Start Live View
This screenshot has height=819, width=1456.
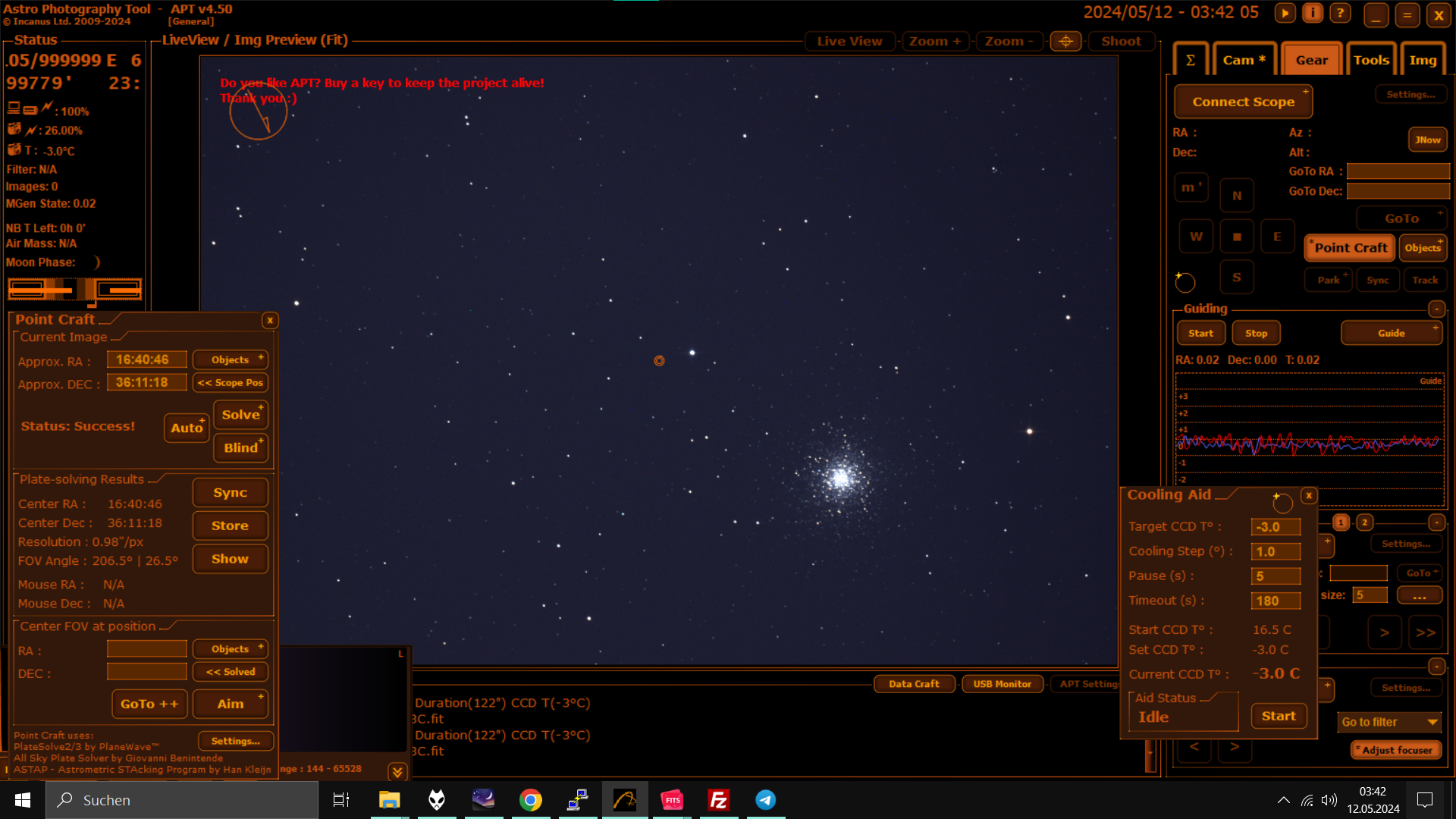coord(849,41)
